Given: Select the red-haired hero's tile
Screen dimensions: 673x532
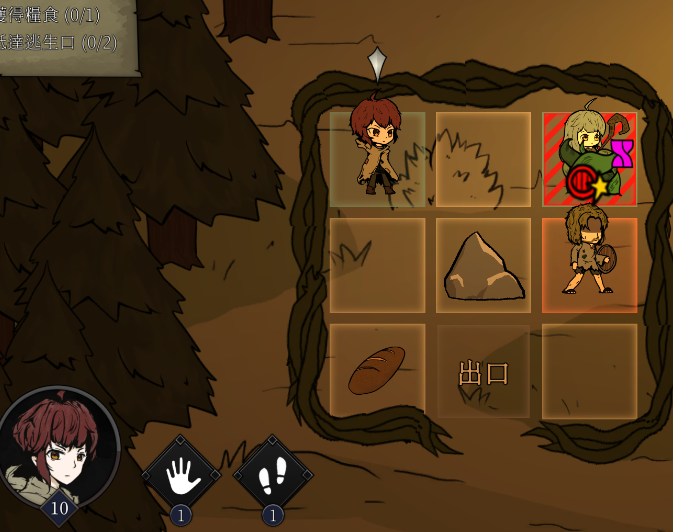Looking at the screenshot, I should (x=377, y=159).
